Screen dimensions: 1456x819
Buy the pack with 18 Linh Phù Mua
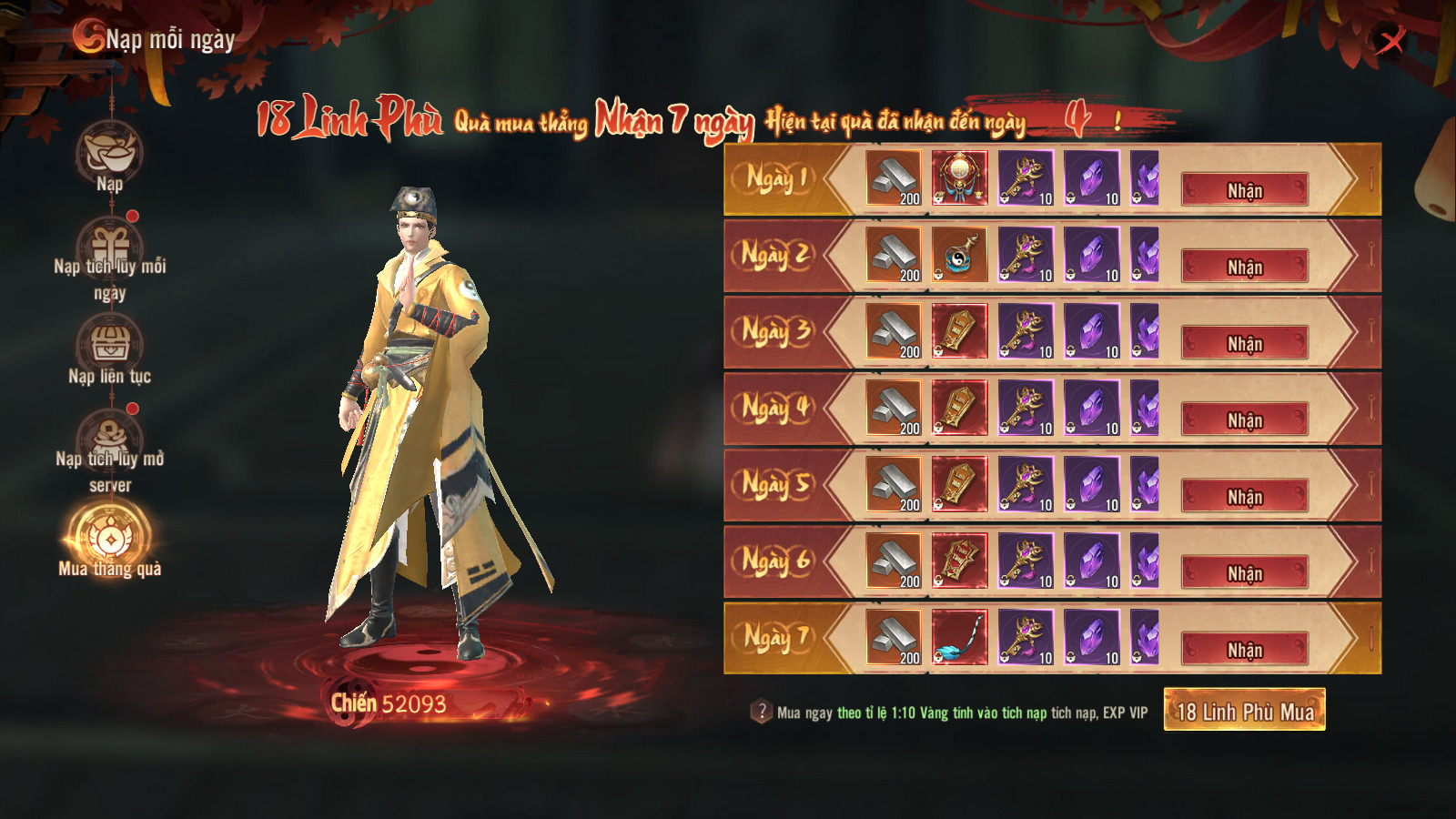point(1244,710)
